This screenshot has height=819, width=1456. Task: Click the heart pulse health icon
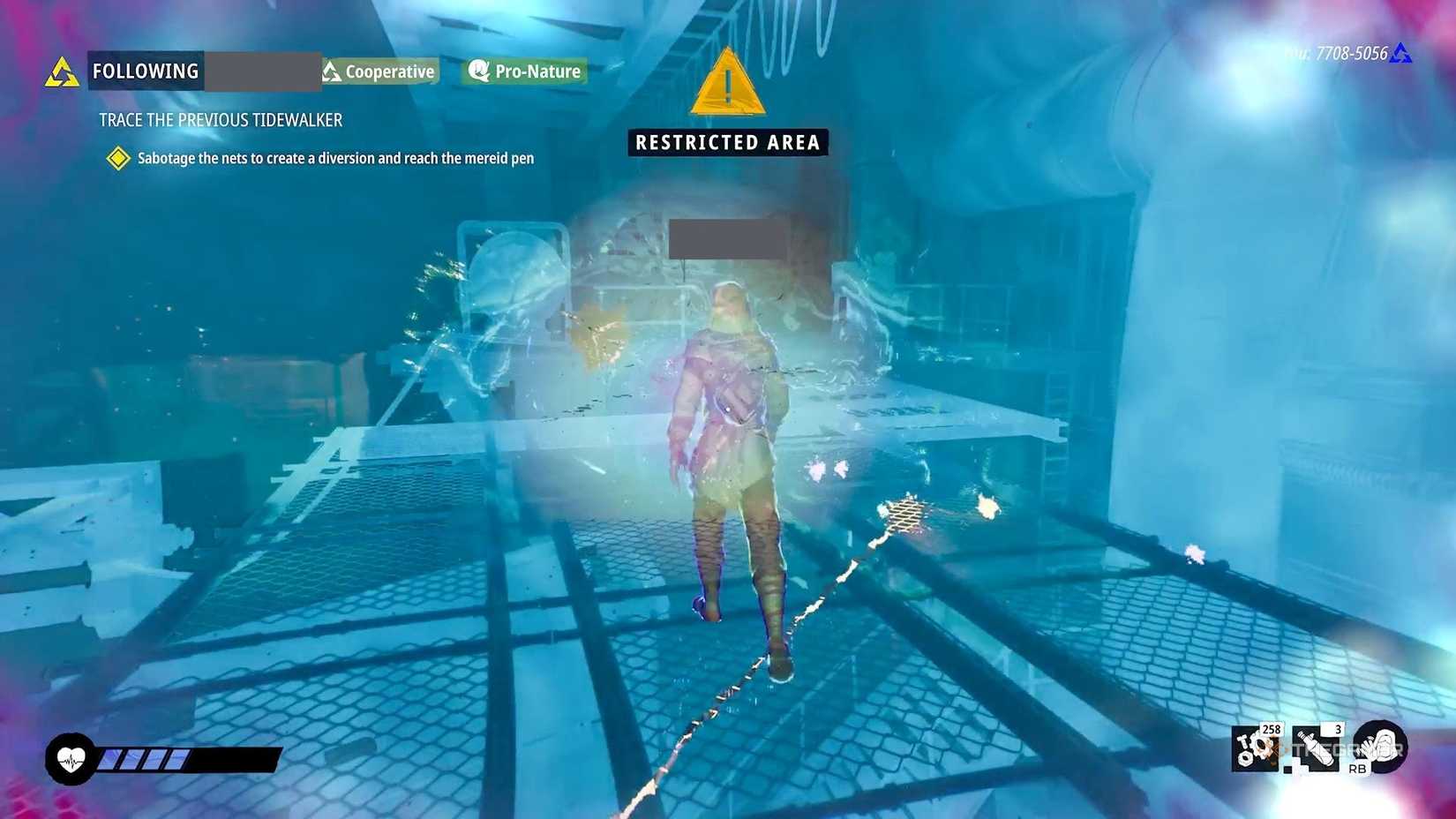(x=71, y=758)
